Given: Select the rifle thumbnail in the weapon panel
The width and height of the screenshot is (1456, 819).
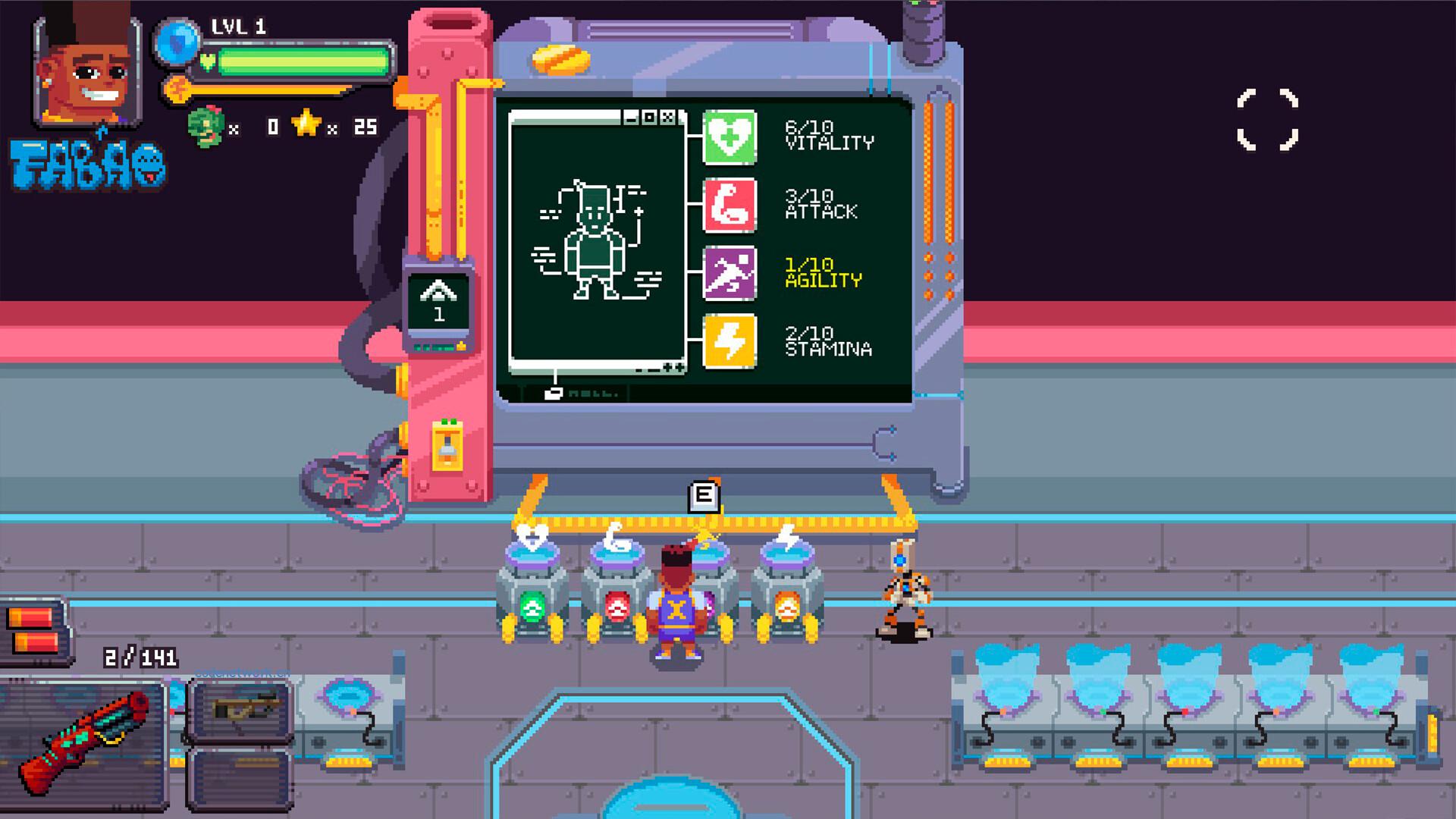Looking at the screenshot, I should click(x=244, y=709).
